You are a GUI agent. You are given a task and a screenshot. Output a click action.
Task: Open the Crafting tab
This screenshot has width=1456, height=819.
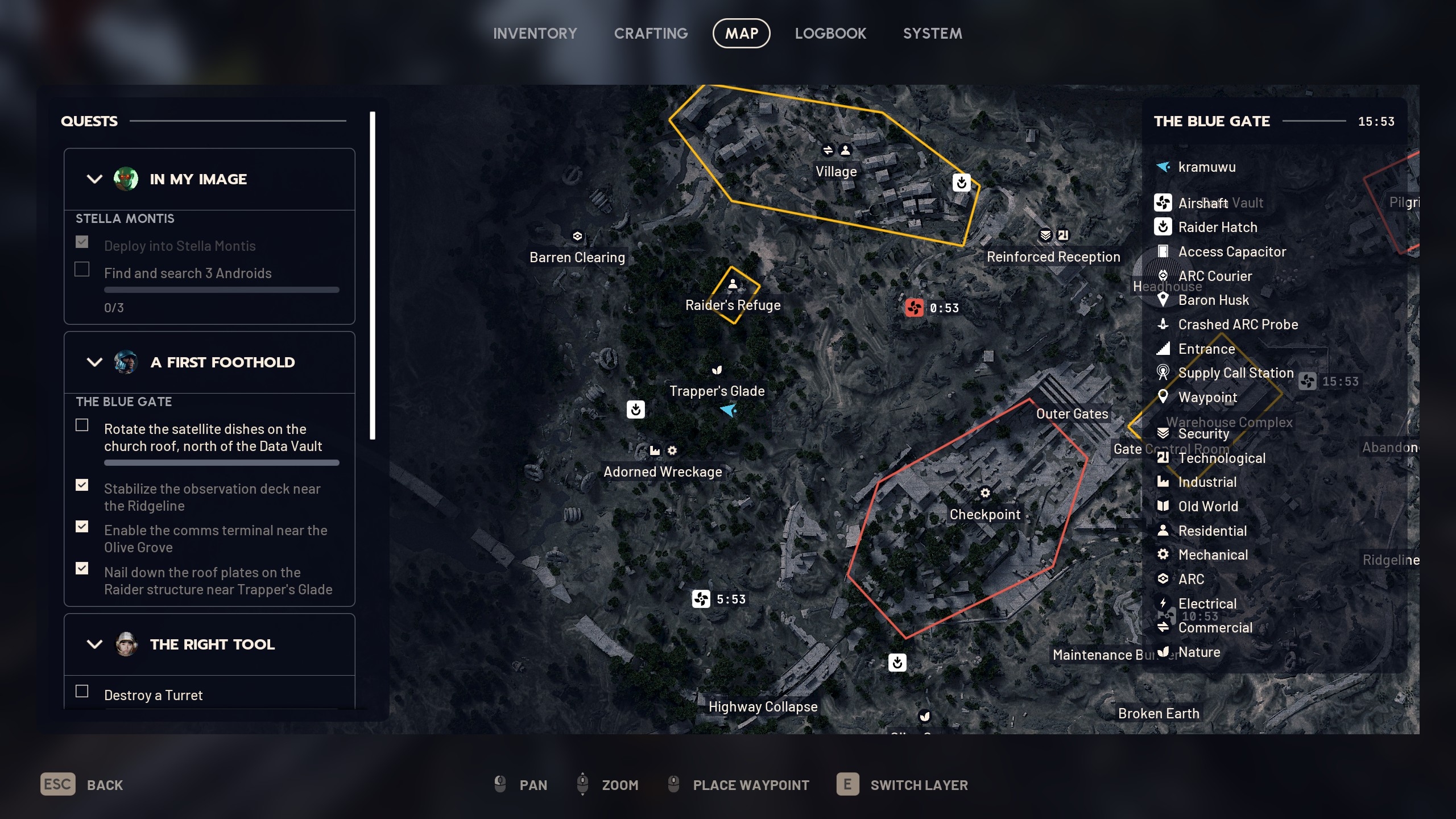[x=651, y=34]
